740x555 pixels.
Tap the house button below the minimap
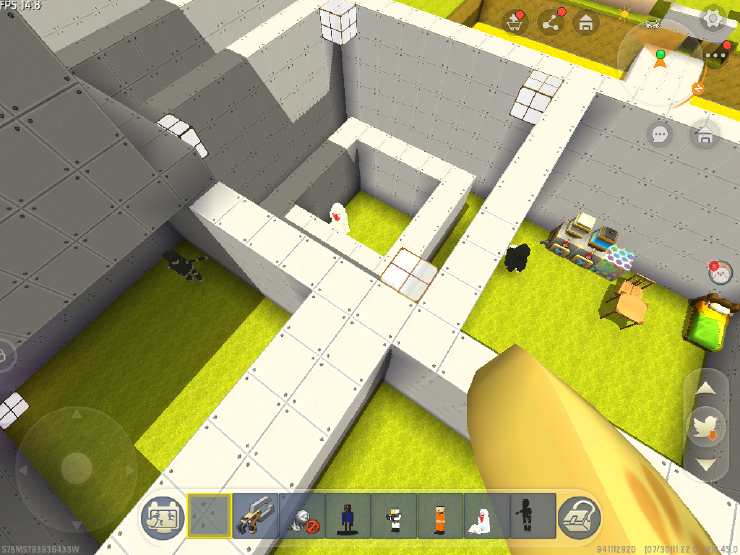[x=706, y=133]
